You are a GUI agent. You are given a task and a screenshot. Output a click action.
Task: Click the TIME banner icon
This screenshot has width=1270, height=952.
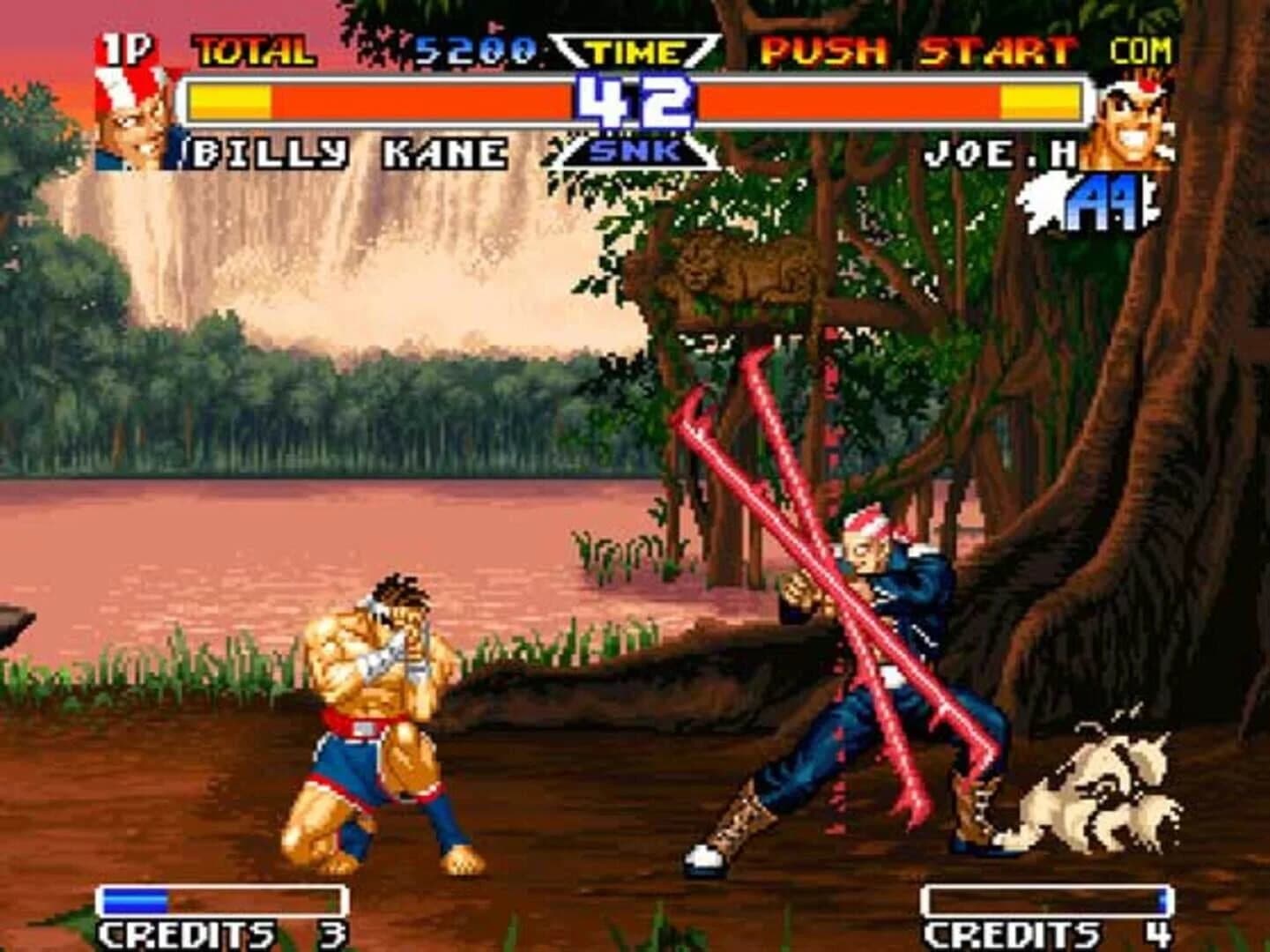click(x=633, y=51)
